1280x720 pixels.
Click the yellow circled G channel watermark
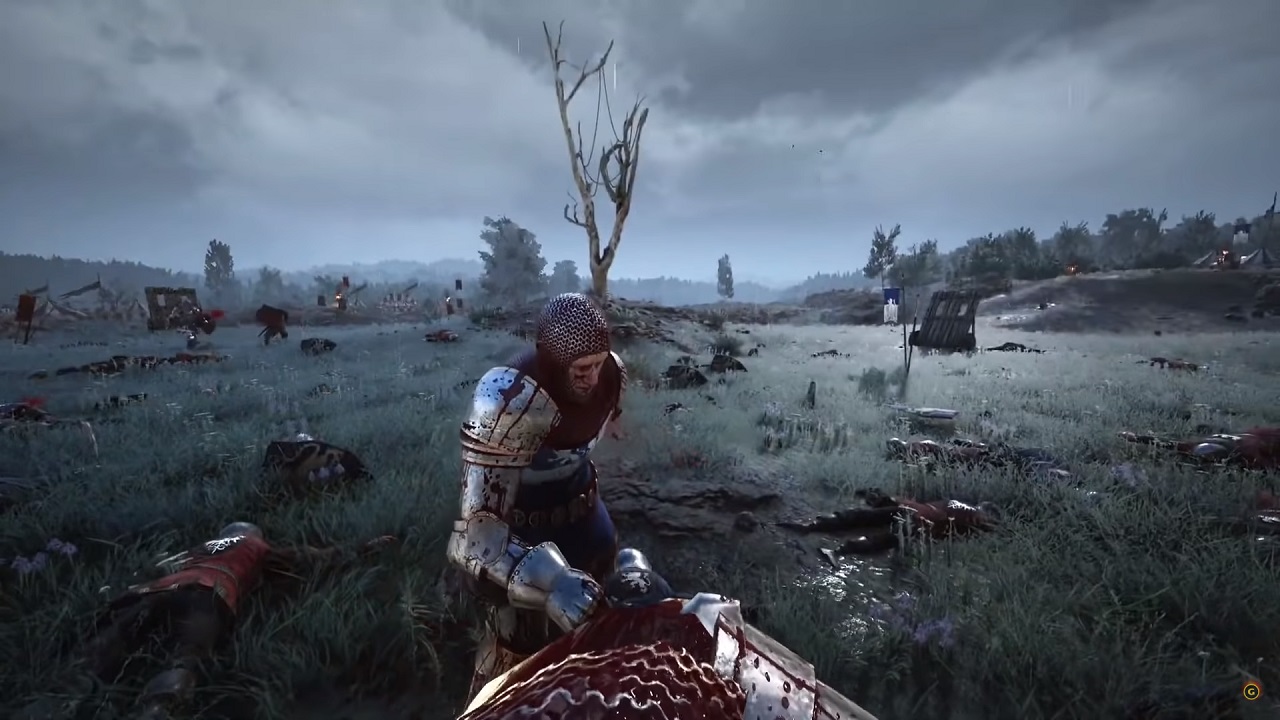pos(1251,690)
